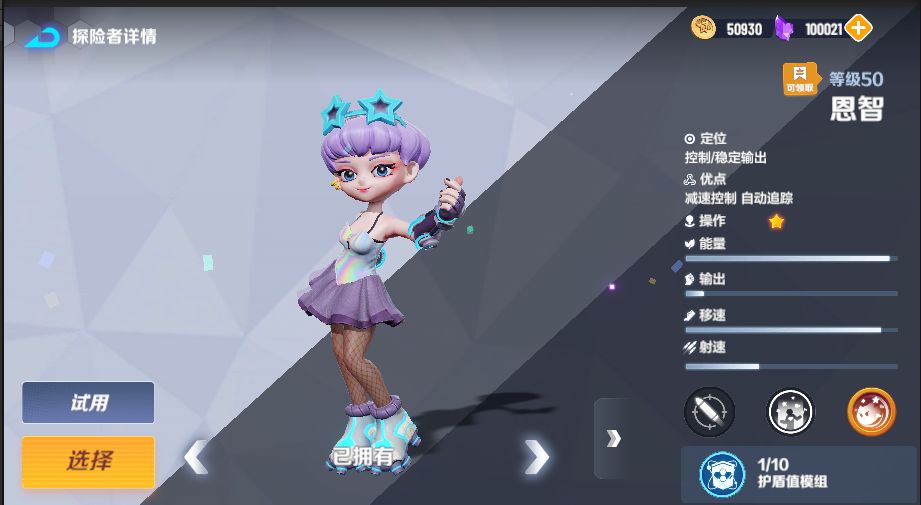This screenshot has width=921, height=505.
Task: Show the next explorer with right arrow
Action: coord(537,456)
